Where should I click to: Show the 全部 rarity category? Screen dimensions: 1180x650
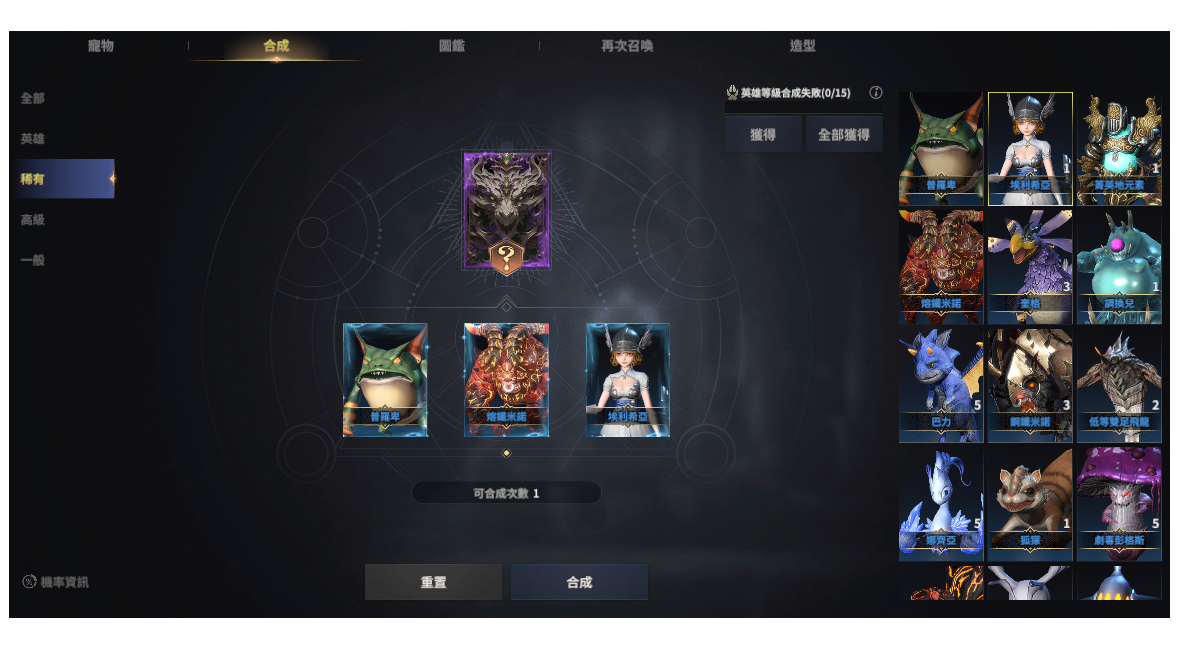click(x=33, y=98)
